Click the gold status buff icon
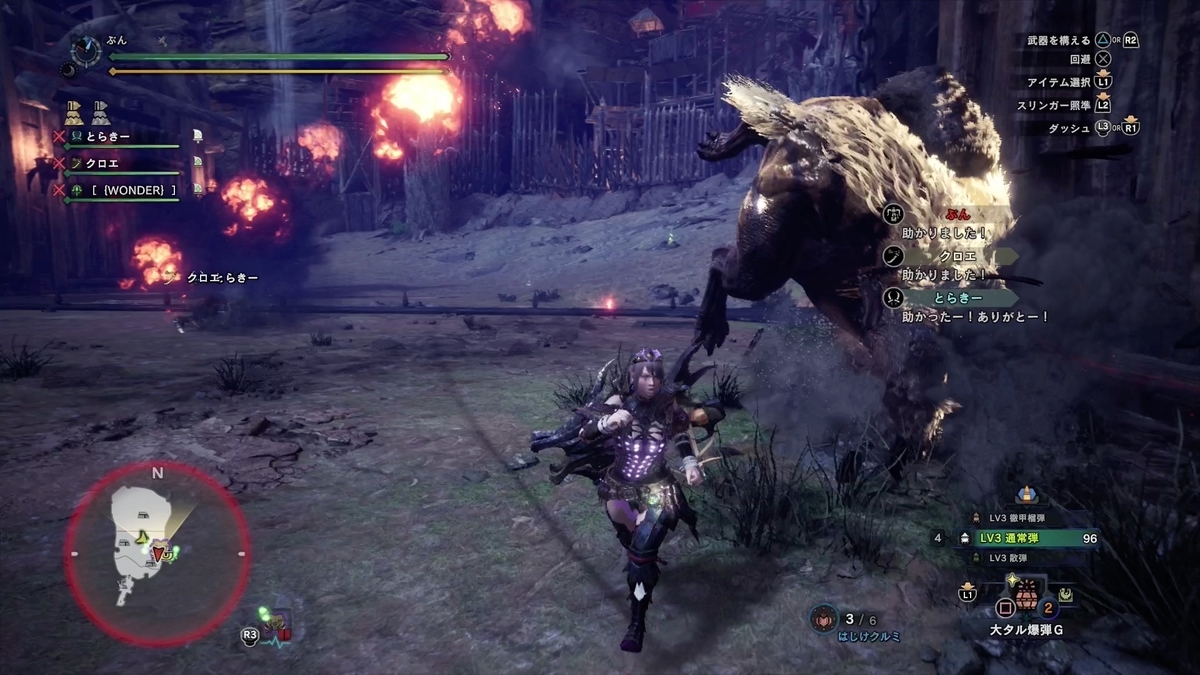Screen dimensions: 1200x675 click(73, 111)
